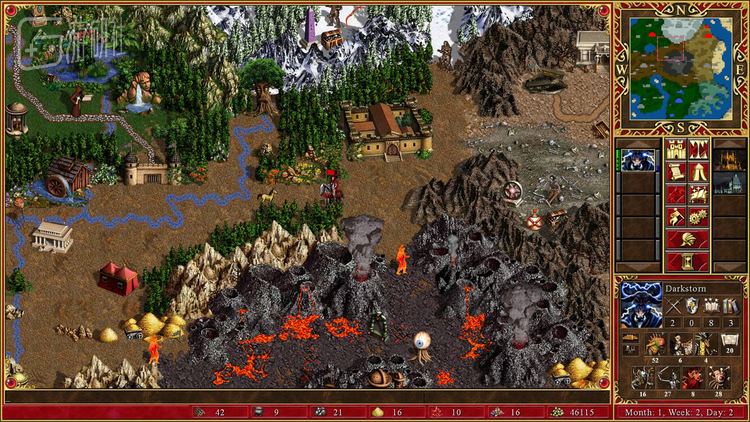Open System Options gears button
The image size is (750, 422).
click(698, 217)
